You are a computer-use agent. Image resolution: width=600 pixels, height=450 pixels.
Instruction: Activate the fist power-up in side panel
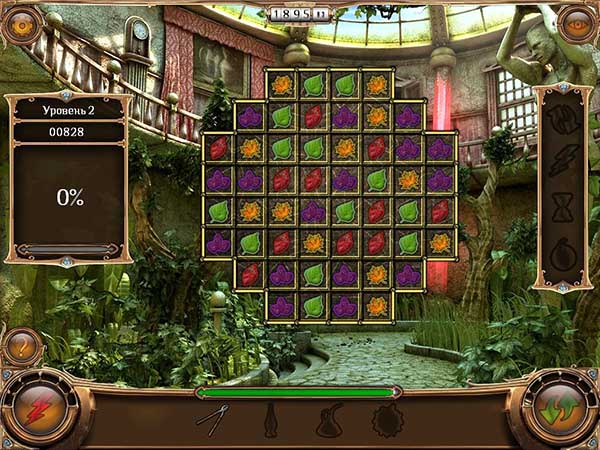click(562, 121)
